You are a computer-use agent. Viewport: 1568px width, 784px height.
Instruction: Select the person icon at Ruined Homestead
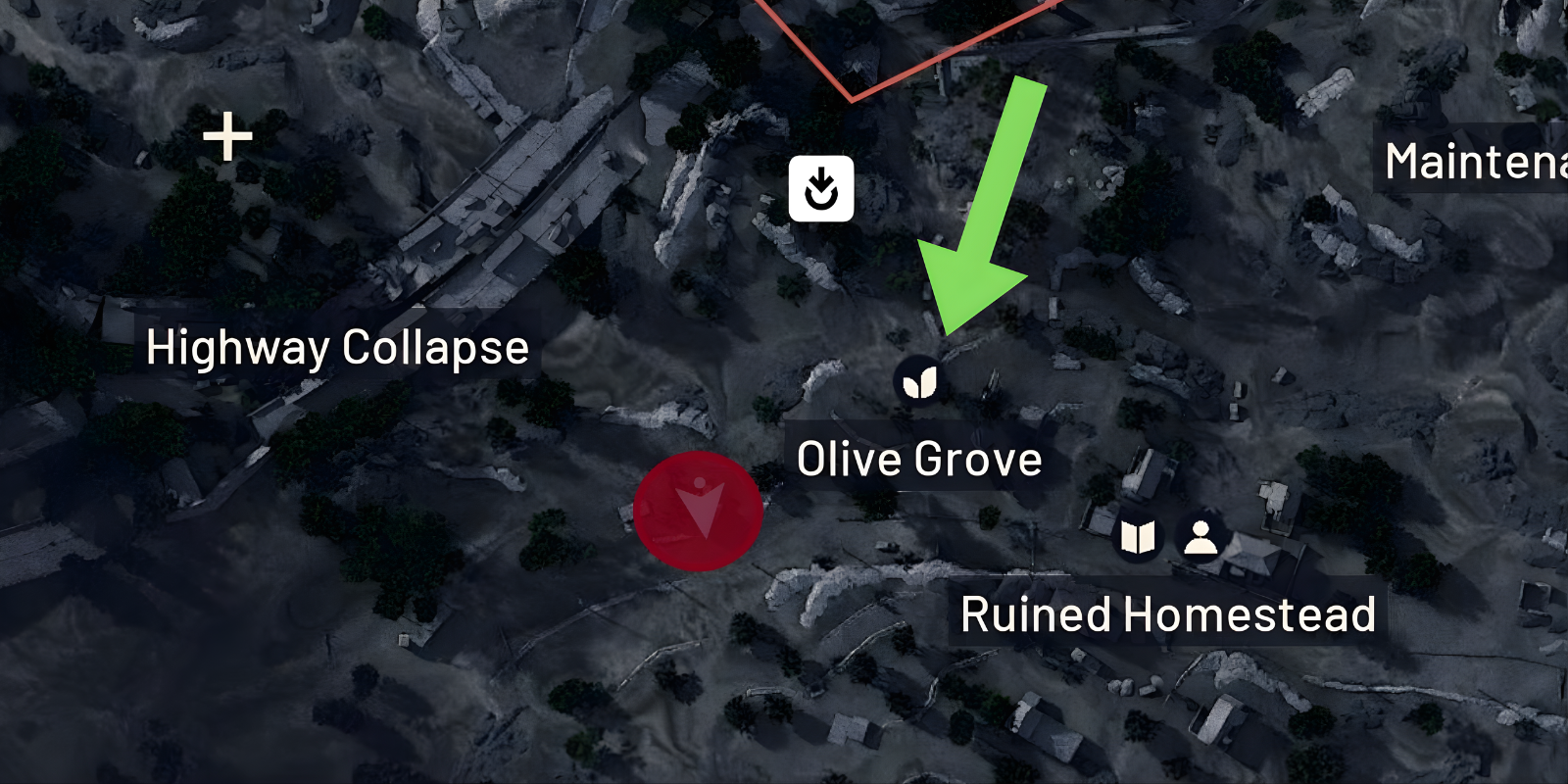pyautogui.click(x=1200, y=538)
